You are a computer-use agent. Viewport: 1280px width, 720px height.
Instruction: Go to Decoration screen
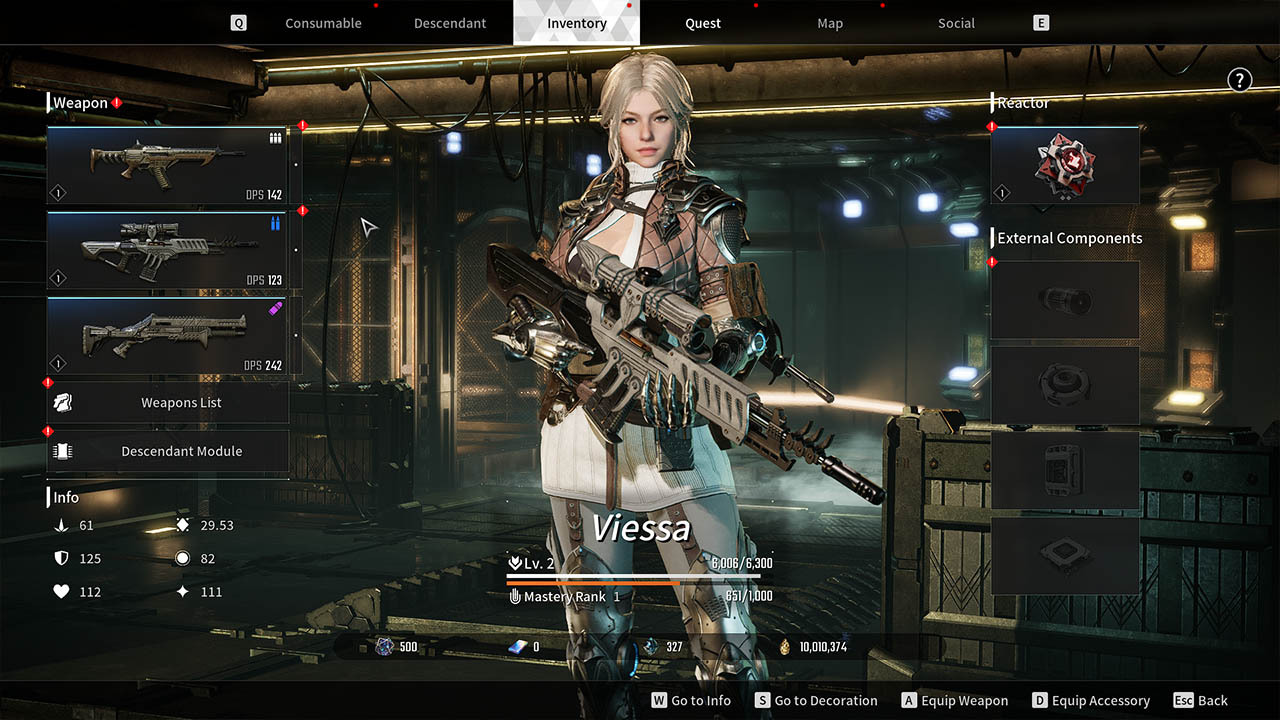[816, 701]
